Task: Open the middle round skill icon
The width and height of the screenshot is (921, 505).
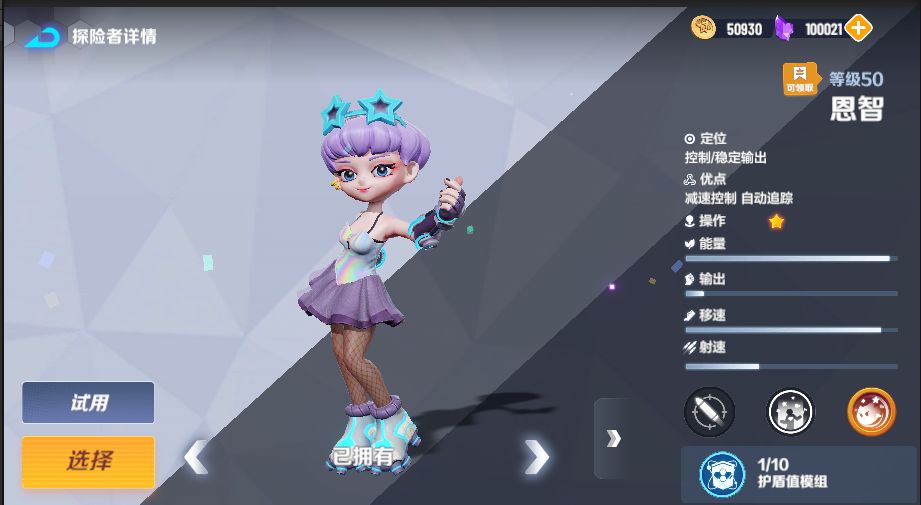Action: coord(790,411)
